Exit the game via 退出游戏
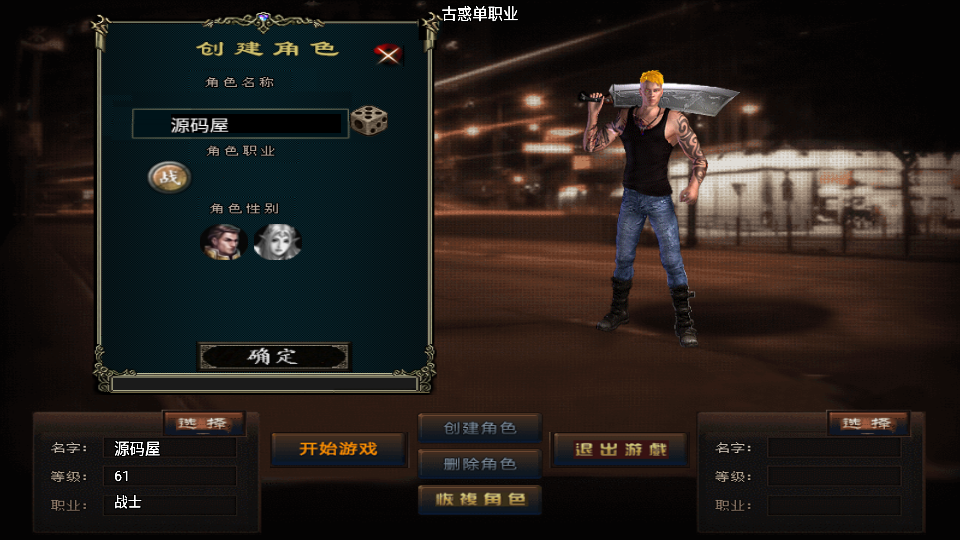 (620, 449)
